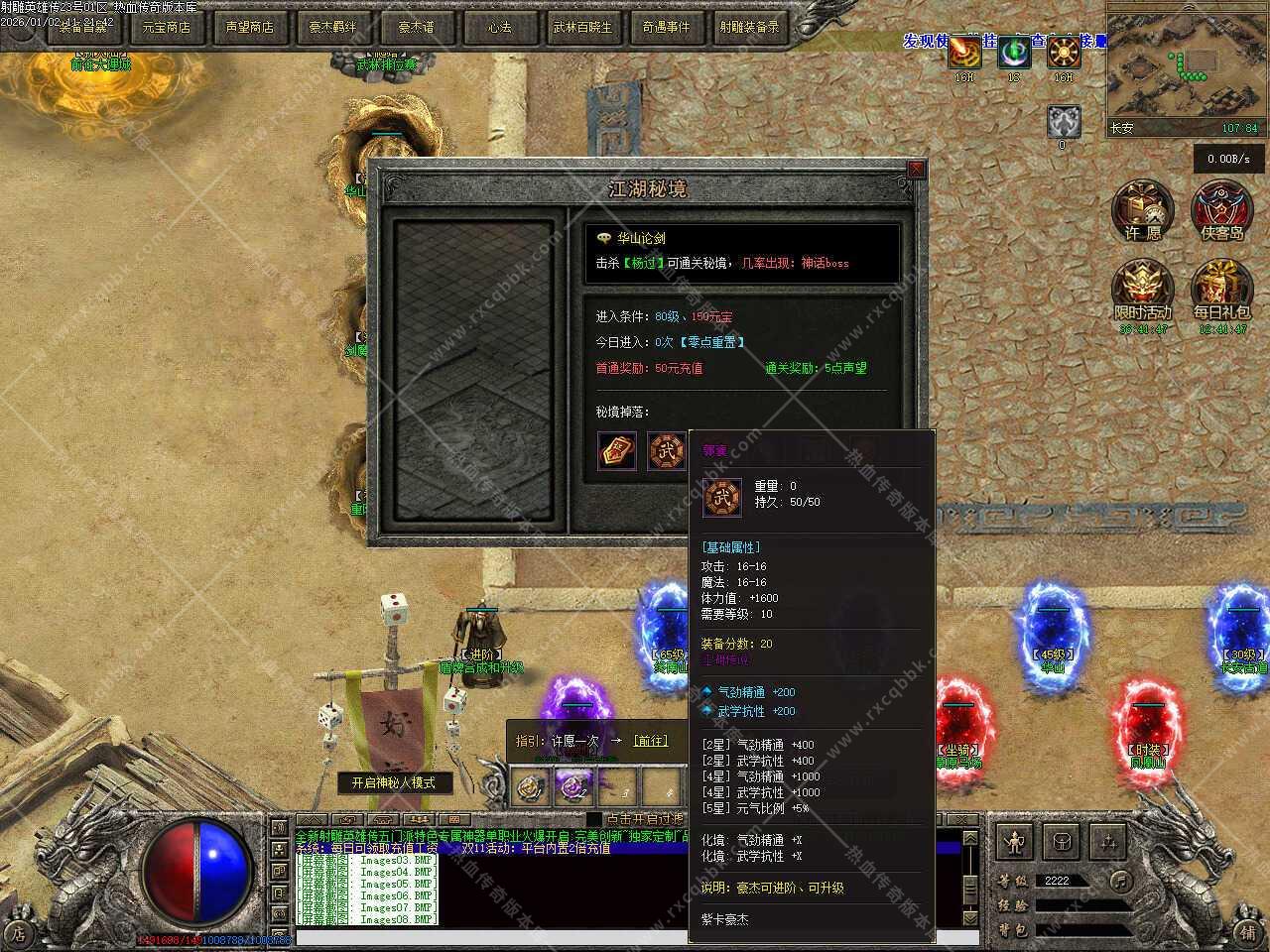Open the 豪杰羁绊 menu

(x=332, y=27)
